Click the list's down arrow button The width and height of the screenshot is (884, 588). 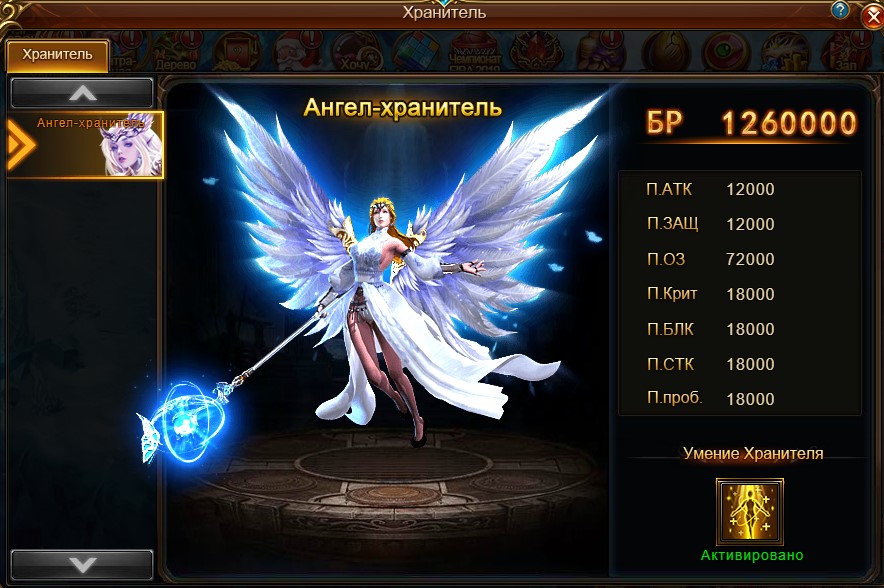pyautogui.click(x=82, y=564)
